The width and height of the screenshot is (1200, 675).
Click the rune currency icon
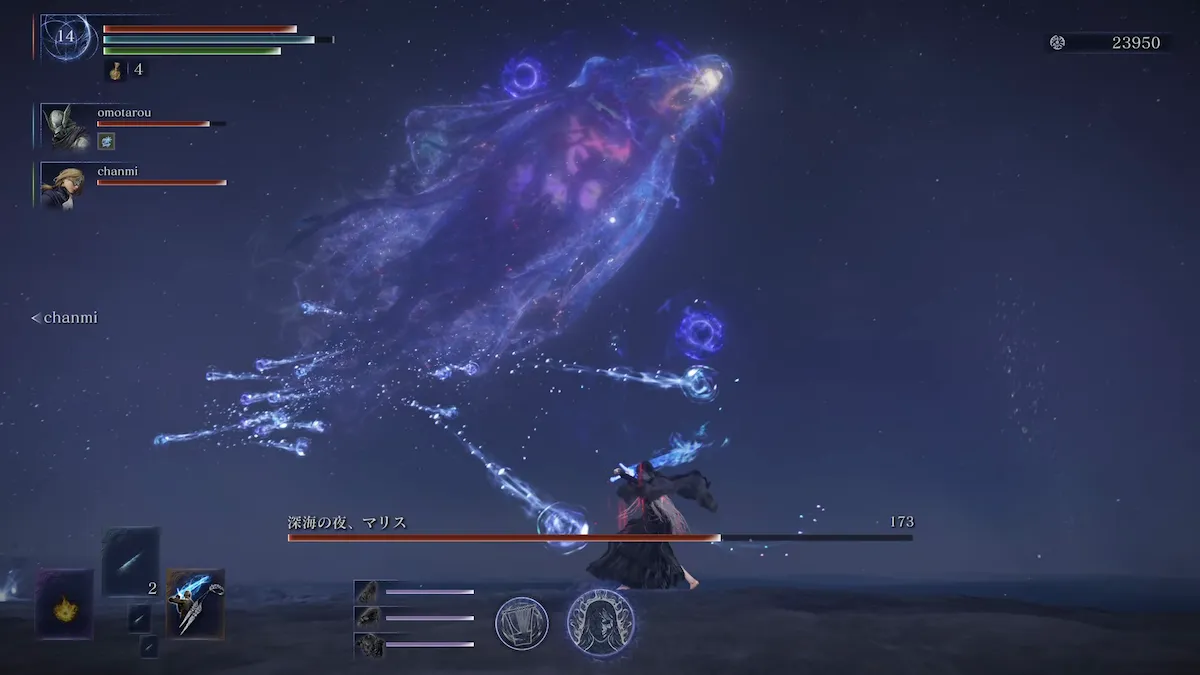point(1057,42)
